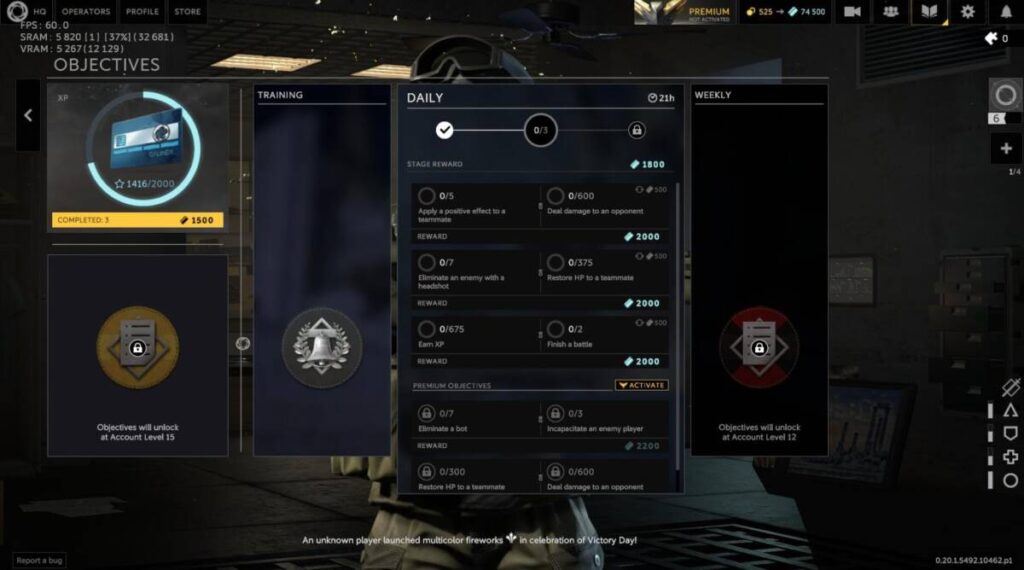1024x570 pixels.
Task: Open the HQ tab
Action: (x=40, y=12)
